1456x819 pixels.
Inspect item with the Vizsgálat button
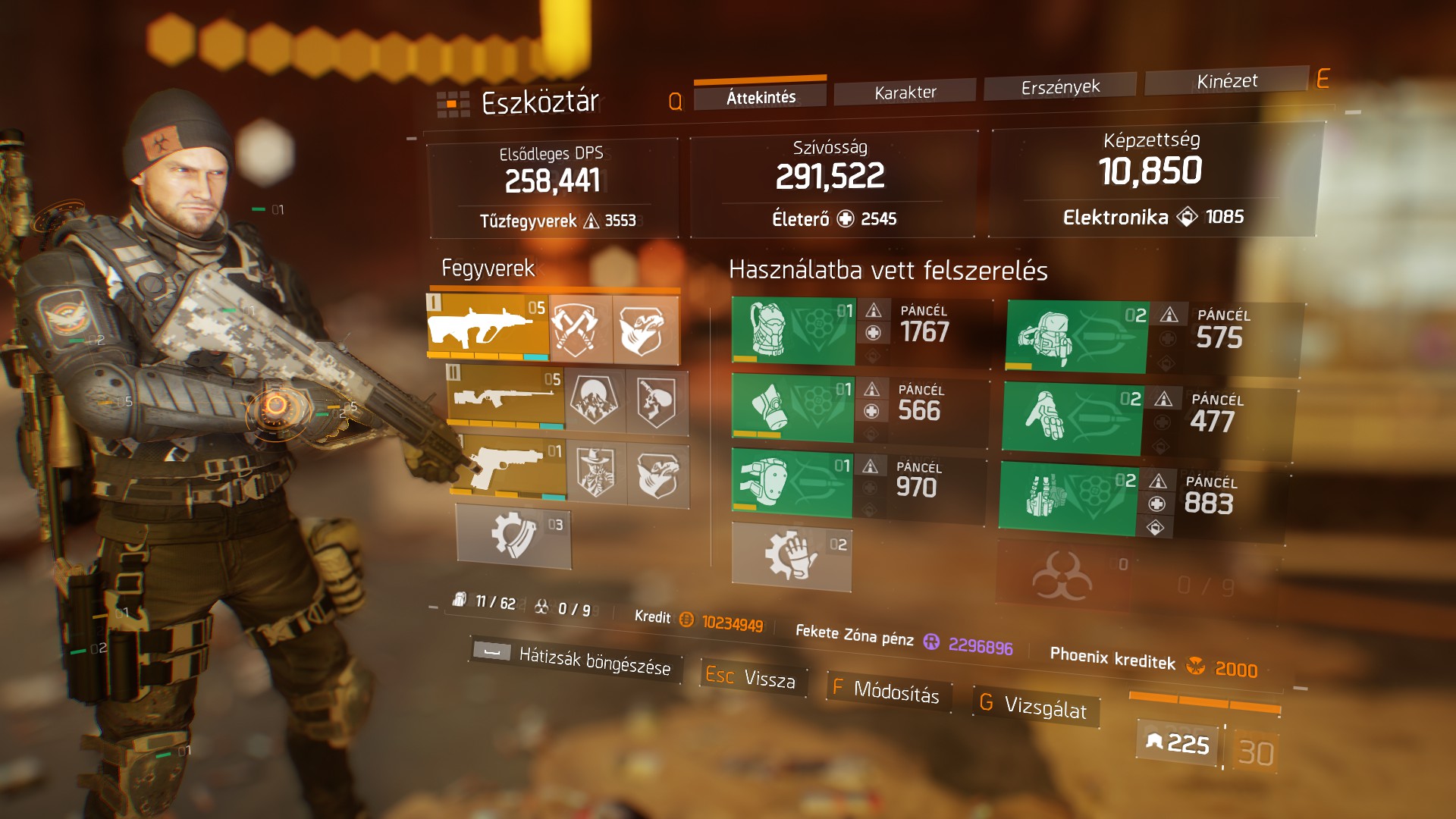pos(1035,706)
